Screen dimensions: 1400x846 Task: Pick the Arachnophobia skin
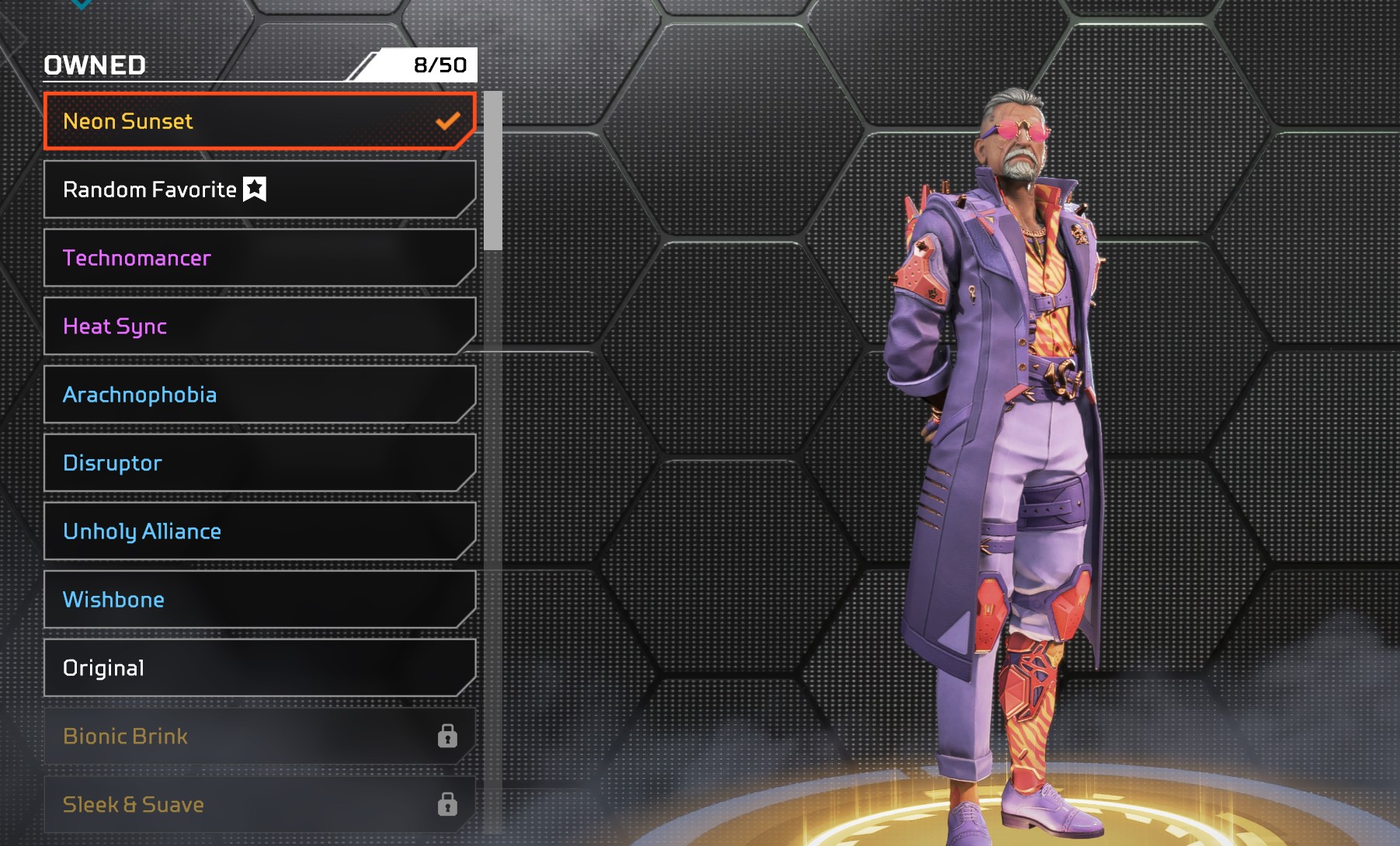(x=259, y=395)
